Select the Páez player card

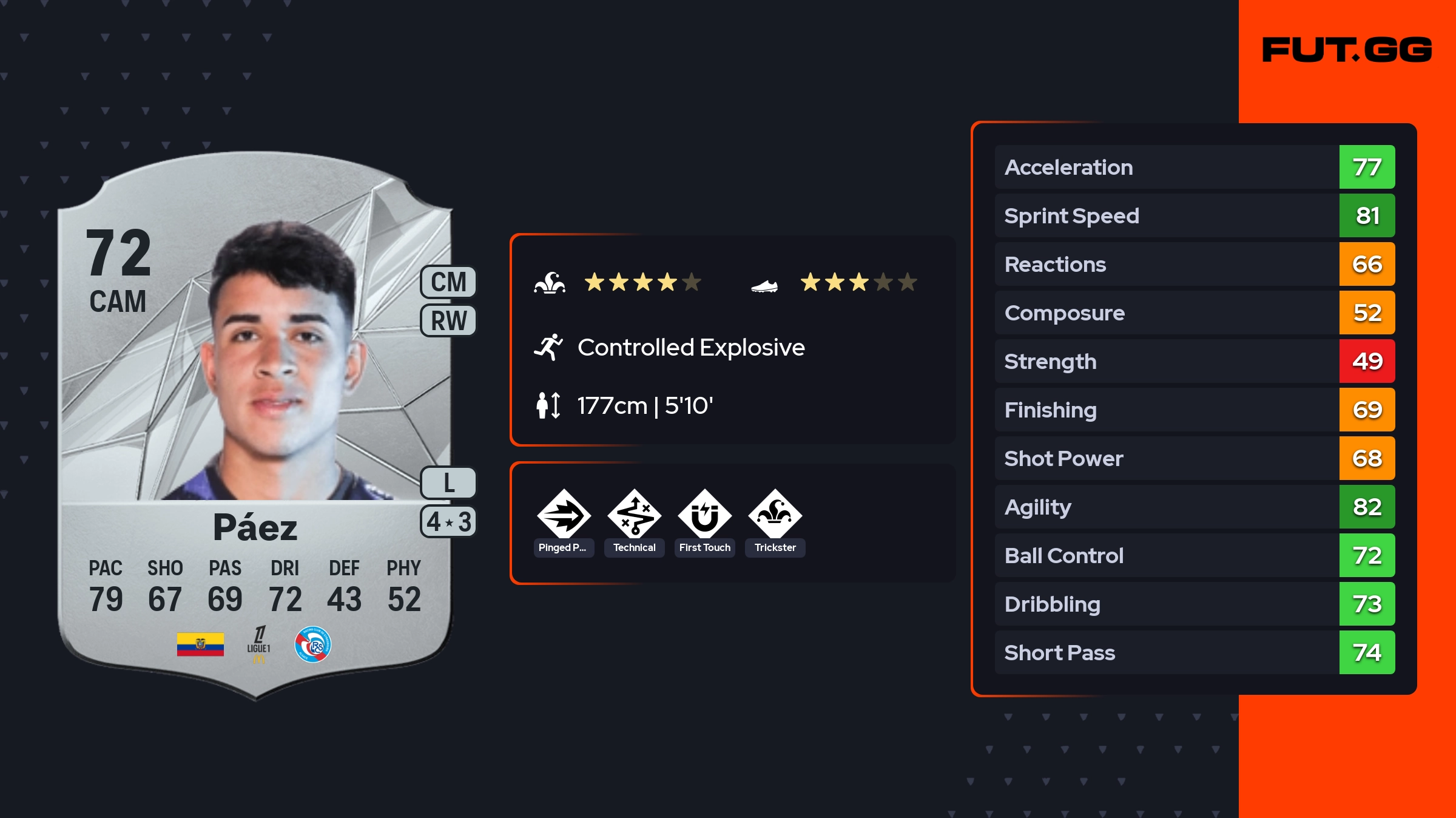(255, 425)
